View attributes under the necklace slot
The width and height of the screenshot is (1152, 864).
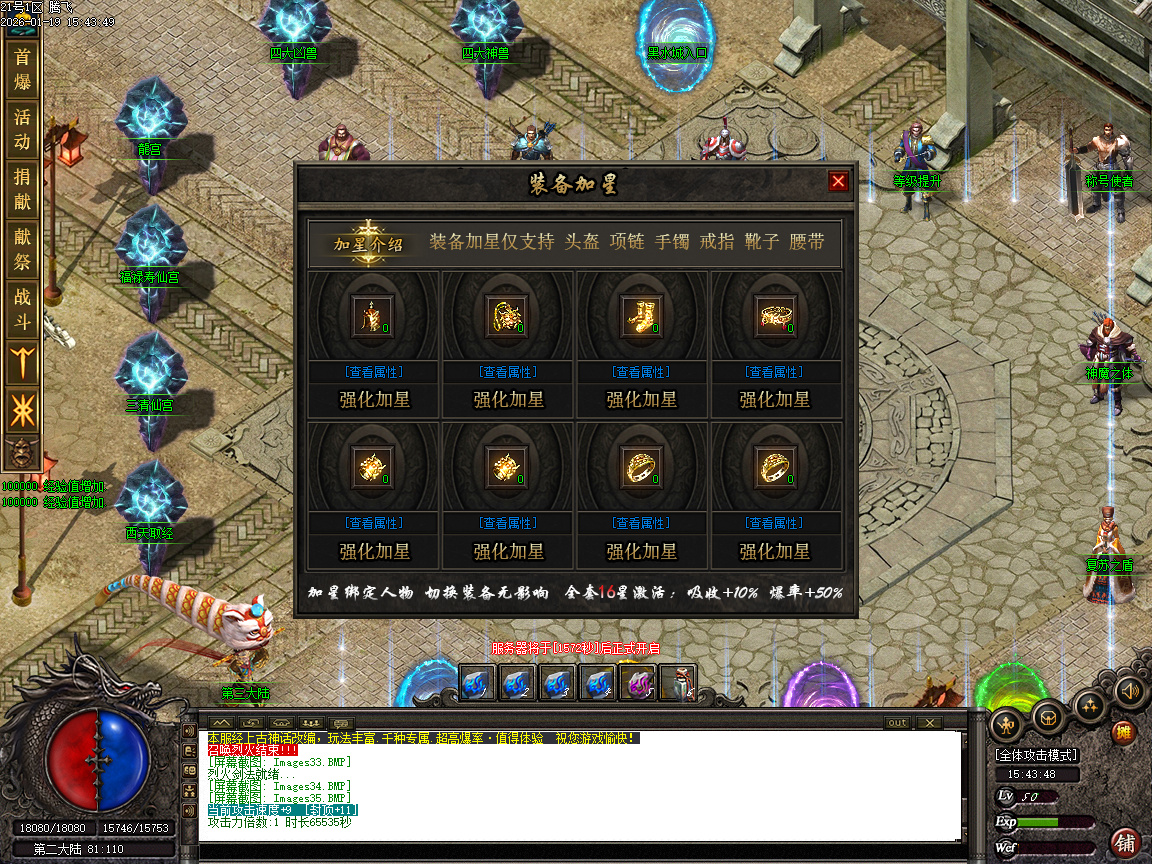coord(508,372)
